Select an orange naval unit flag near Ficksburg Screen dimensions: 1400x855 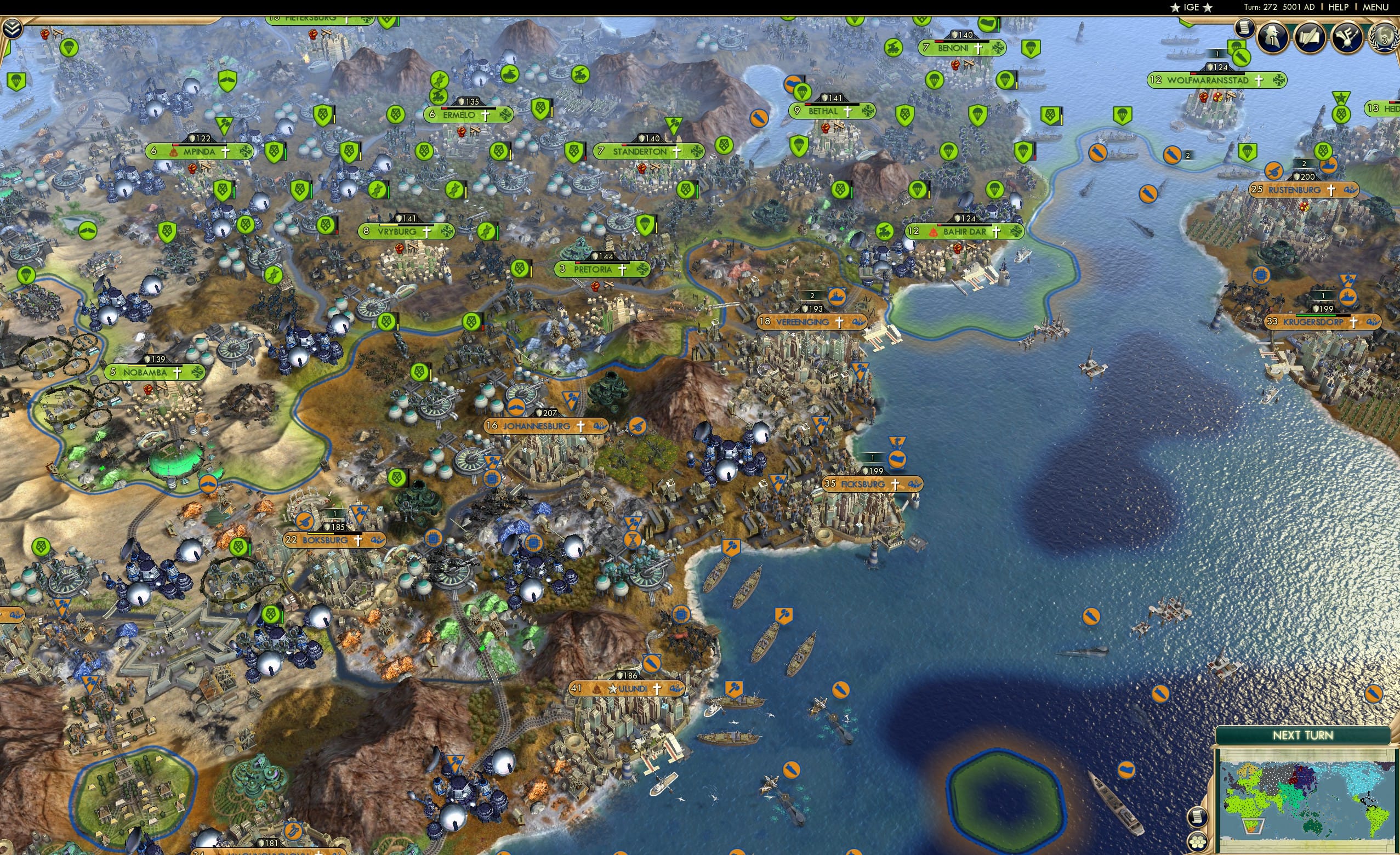(897, 458)
